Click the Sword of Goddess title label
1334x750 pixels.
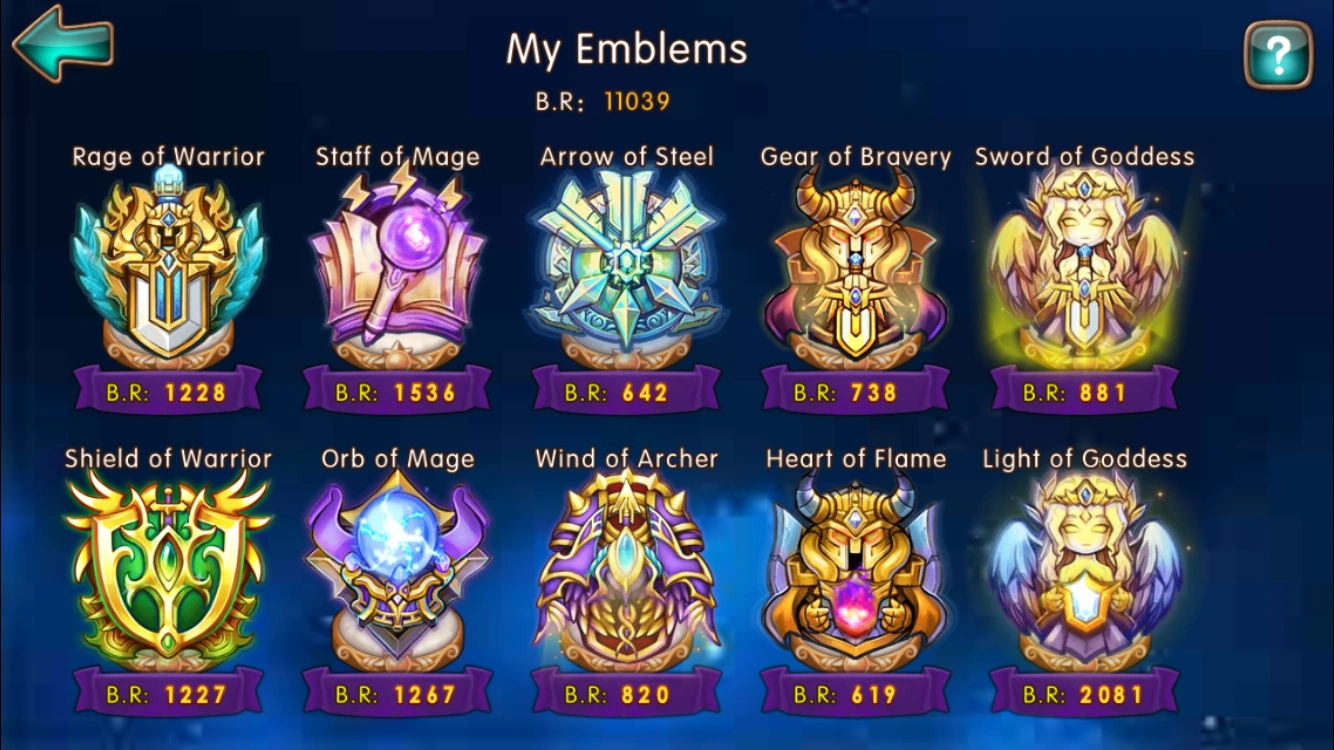[x=1086, y=156]
